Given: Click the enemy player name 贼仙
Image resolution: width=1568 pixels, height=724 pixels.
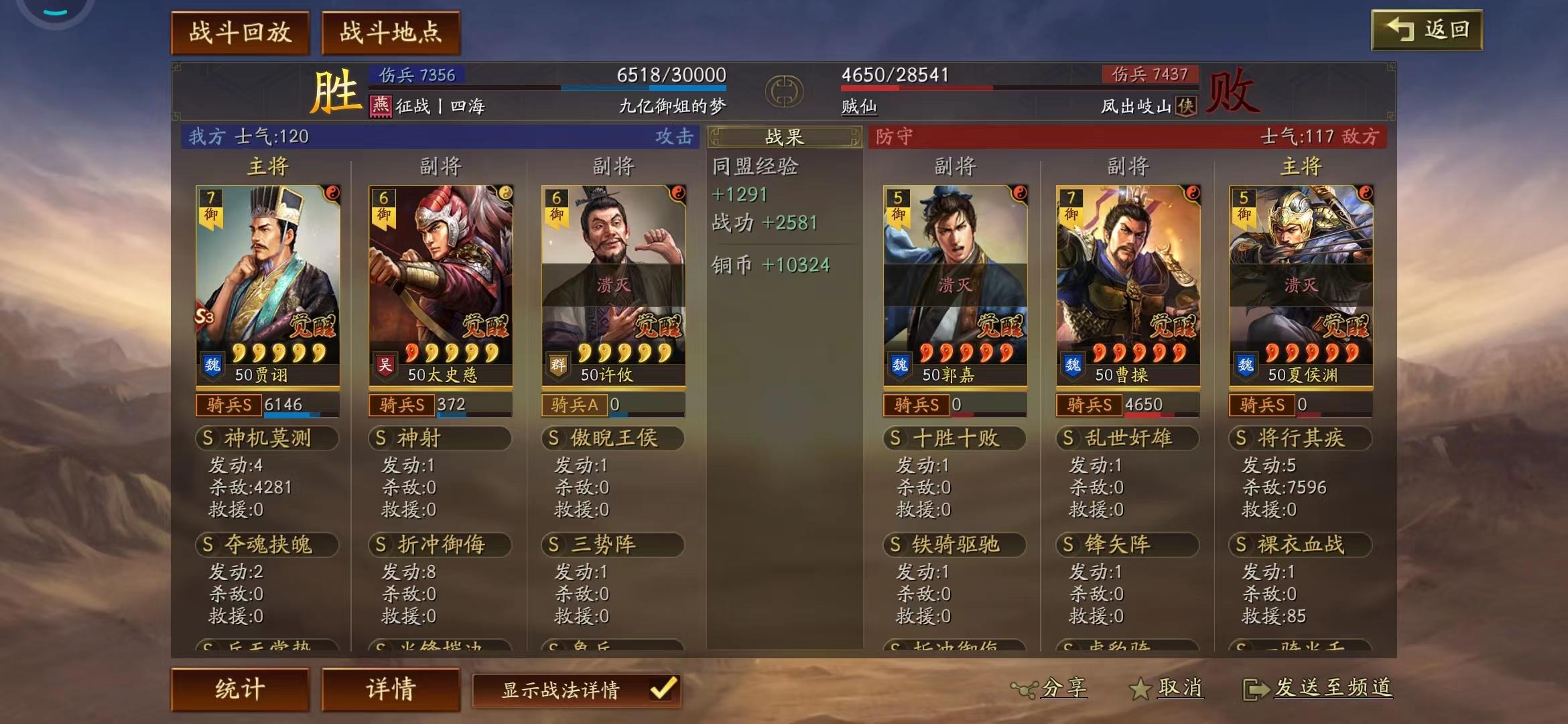Looking at the screenshot, I should coord(859,106).
